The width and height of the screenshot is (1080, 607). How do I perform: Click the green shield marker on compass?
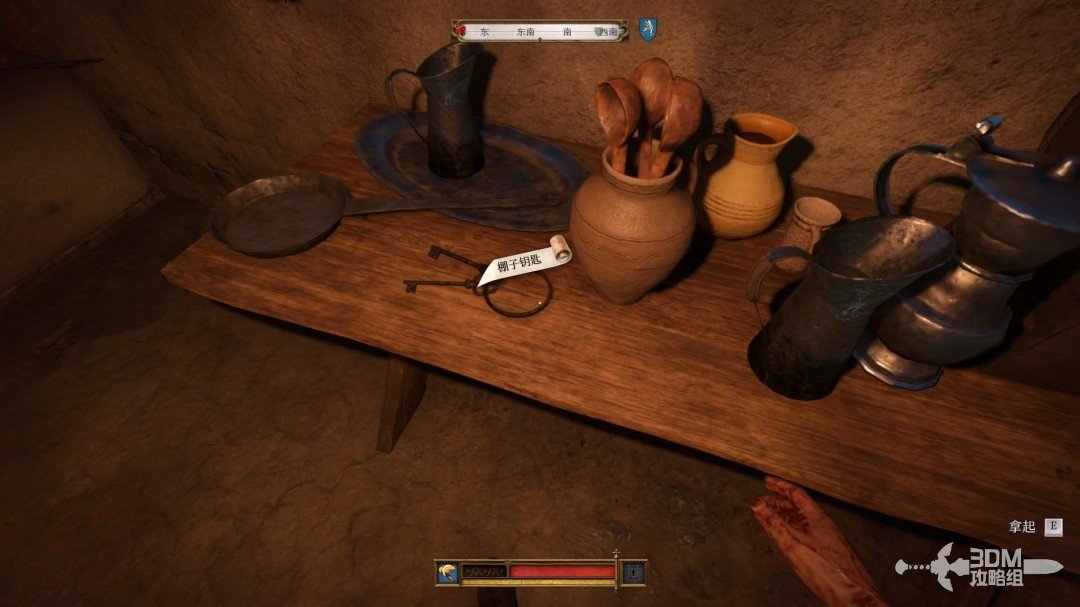click(600, 32)
